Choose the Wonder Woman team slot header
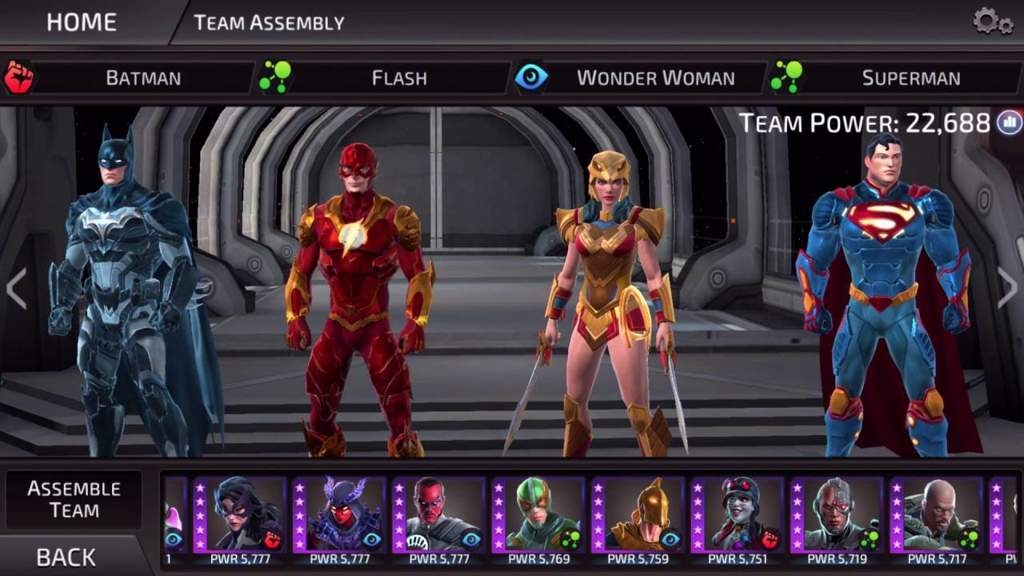The height and width of the screenshot is (576, 1024). coord(655,78)
